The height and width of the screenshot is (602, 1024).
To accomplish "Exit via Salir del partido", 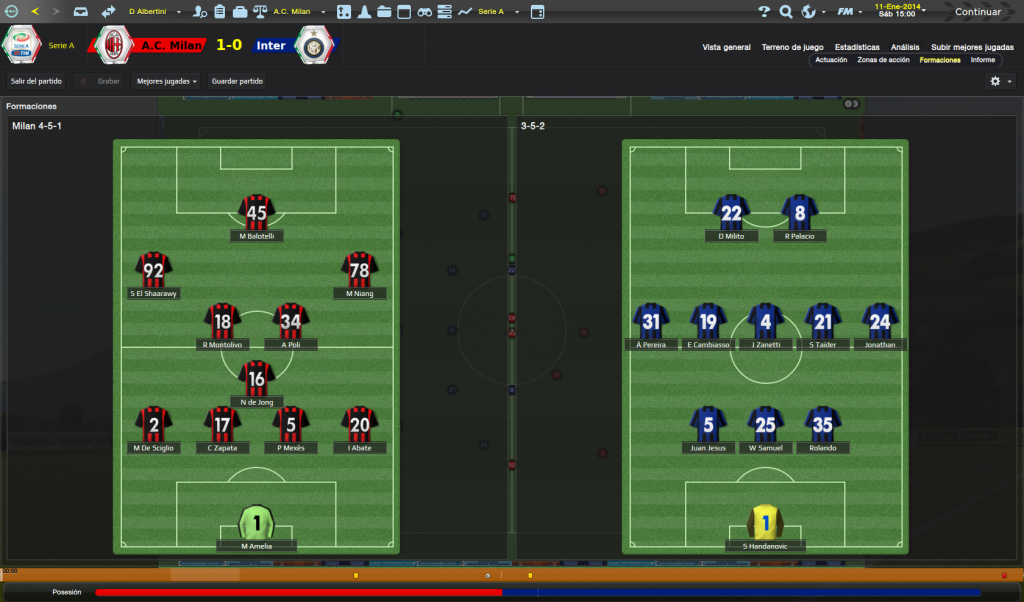I will click(x=36, y=81).
